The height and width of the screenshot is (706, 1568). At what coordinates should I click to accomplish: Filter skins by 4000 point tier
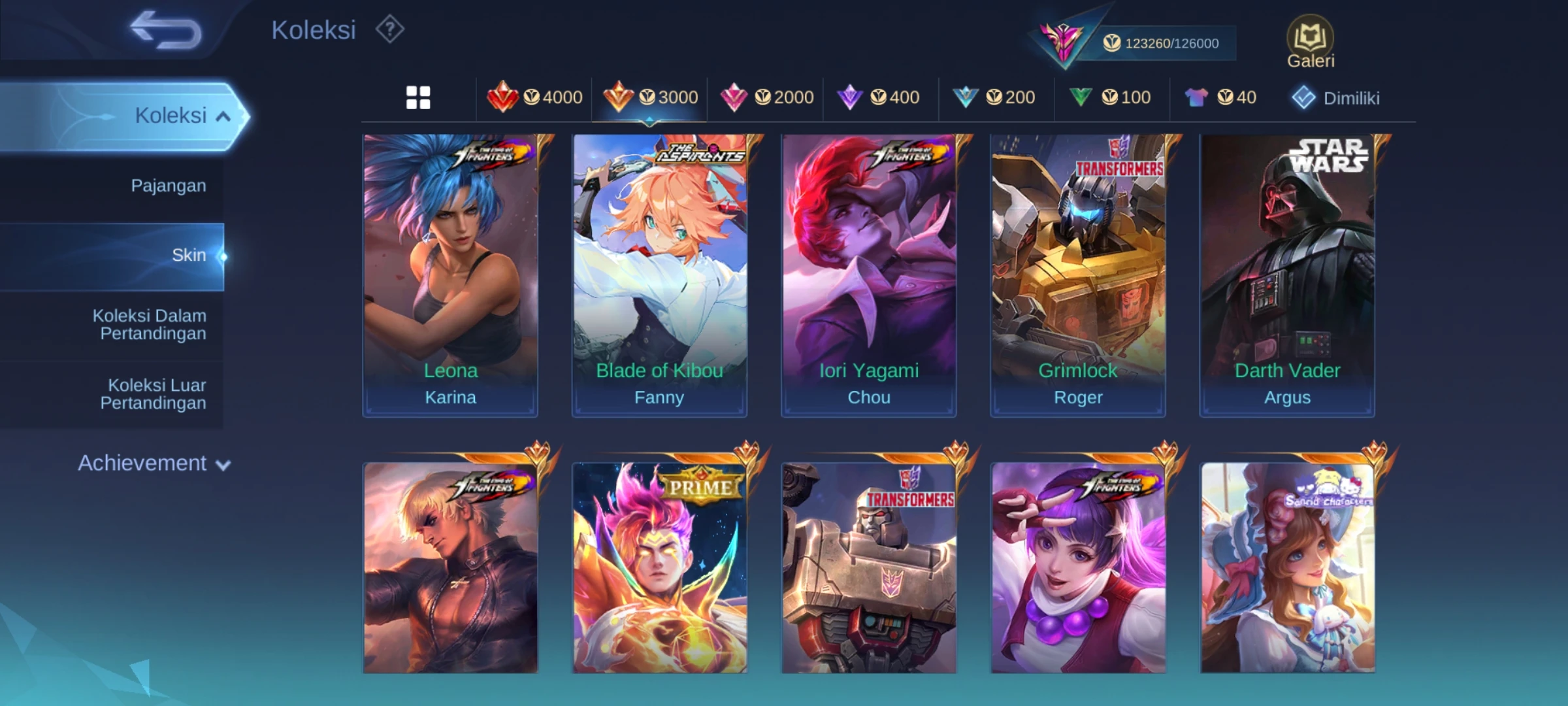[534, 98]
